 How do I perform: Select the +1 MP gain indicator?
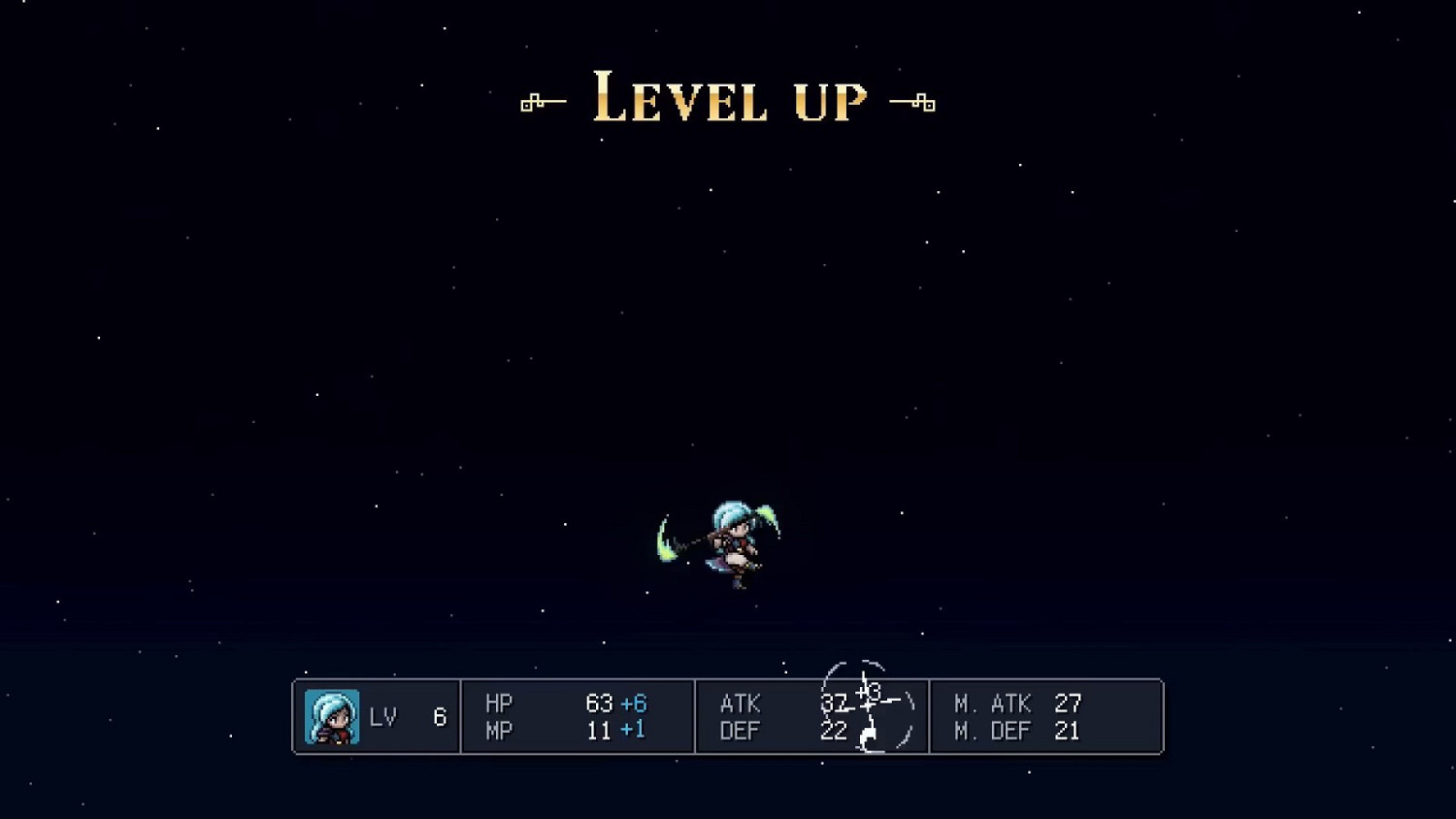(x=632, y=730)
